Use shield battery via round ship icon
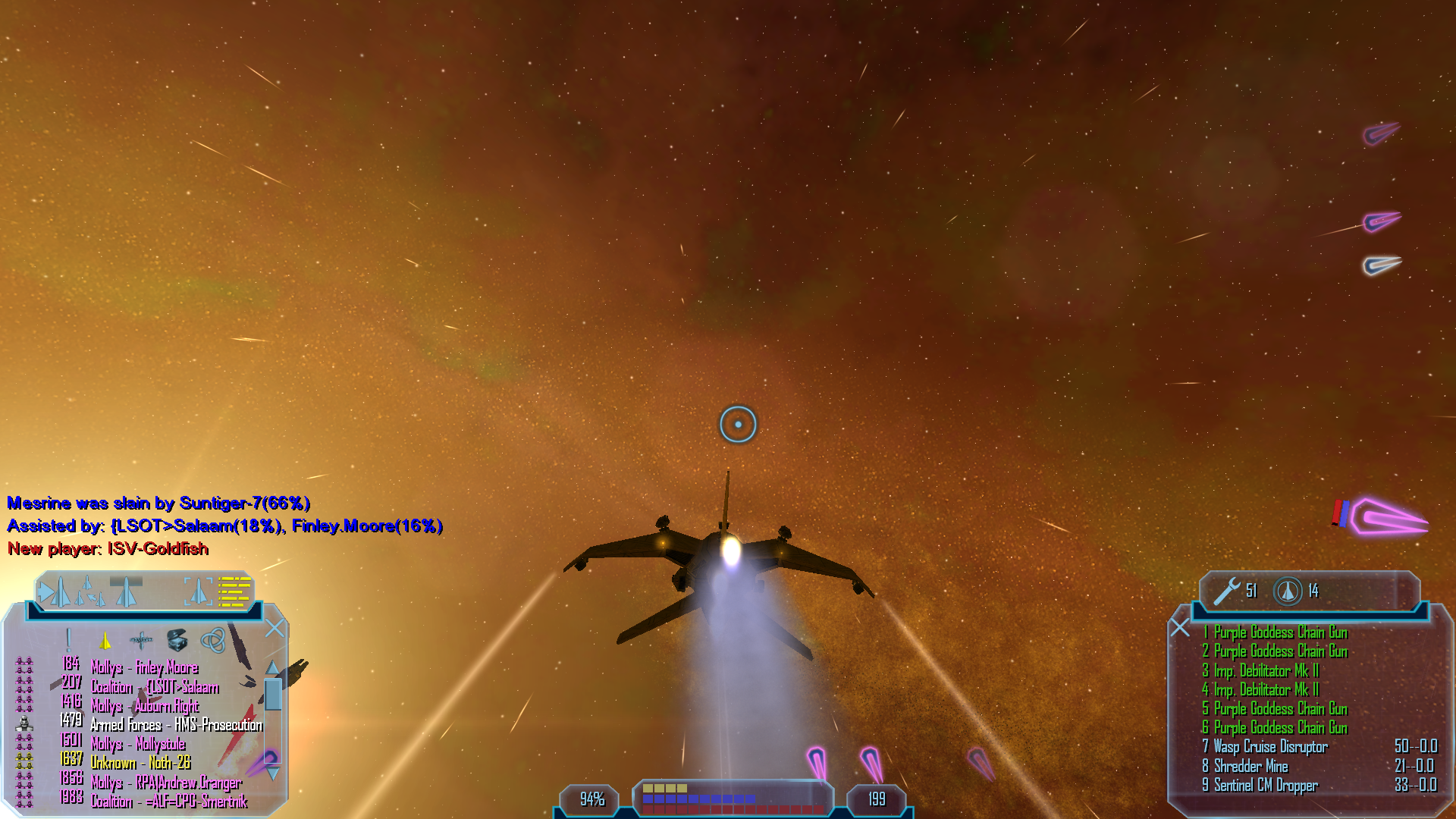 [1287, 591]
